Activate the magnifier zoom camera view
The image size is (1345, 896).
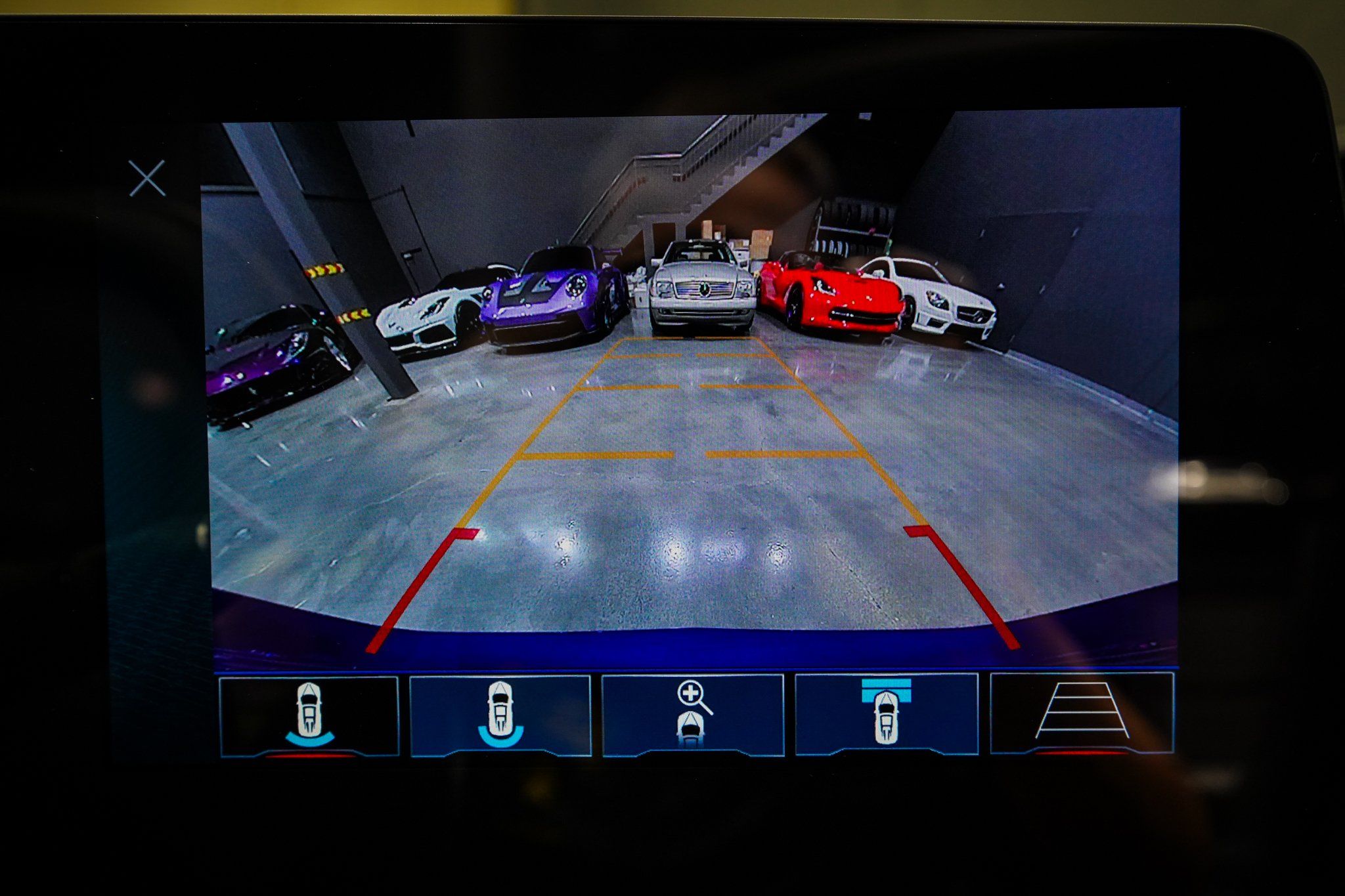[693, 716]
